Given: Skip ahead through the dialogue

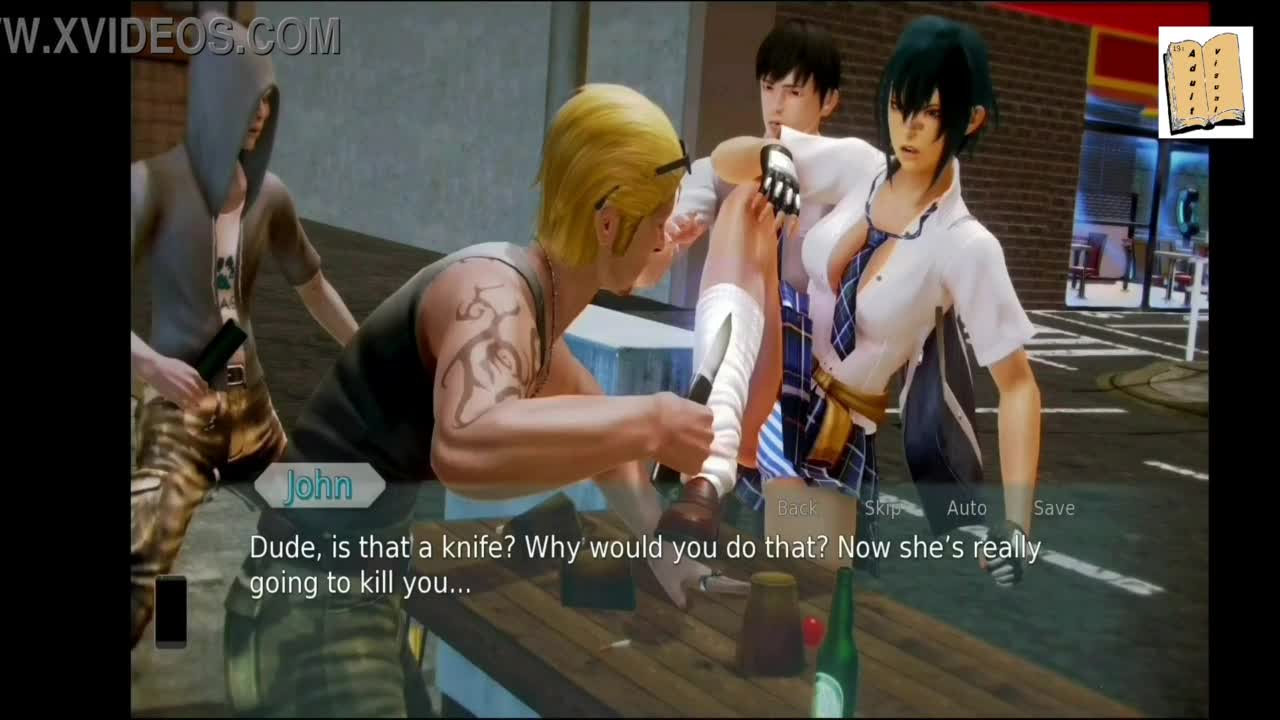Looking at the screenshot, I should pos(882,508).
